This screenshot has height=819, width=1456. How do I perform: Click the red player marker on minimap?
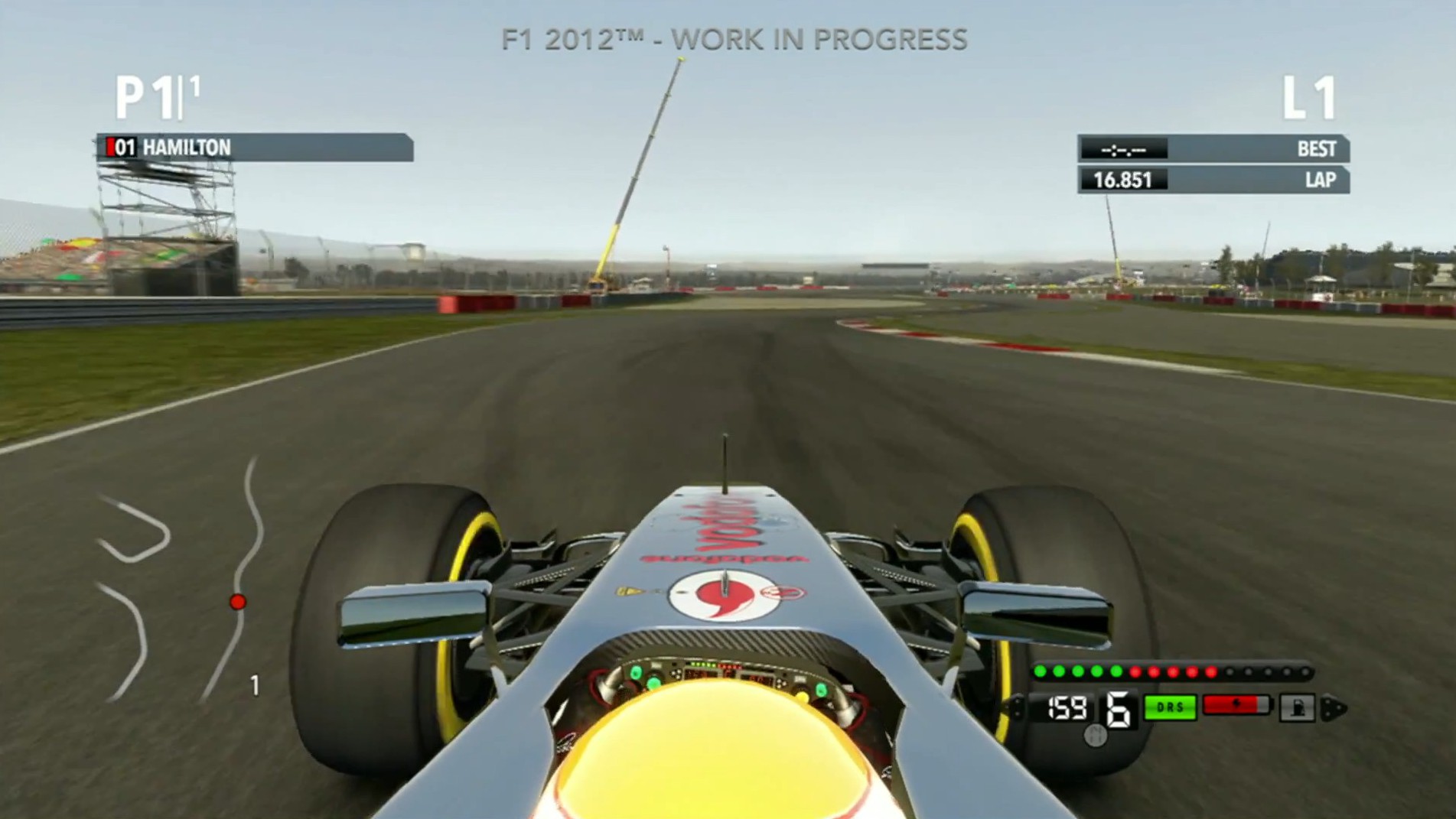coord(238,602)
